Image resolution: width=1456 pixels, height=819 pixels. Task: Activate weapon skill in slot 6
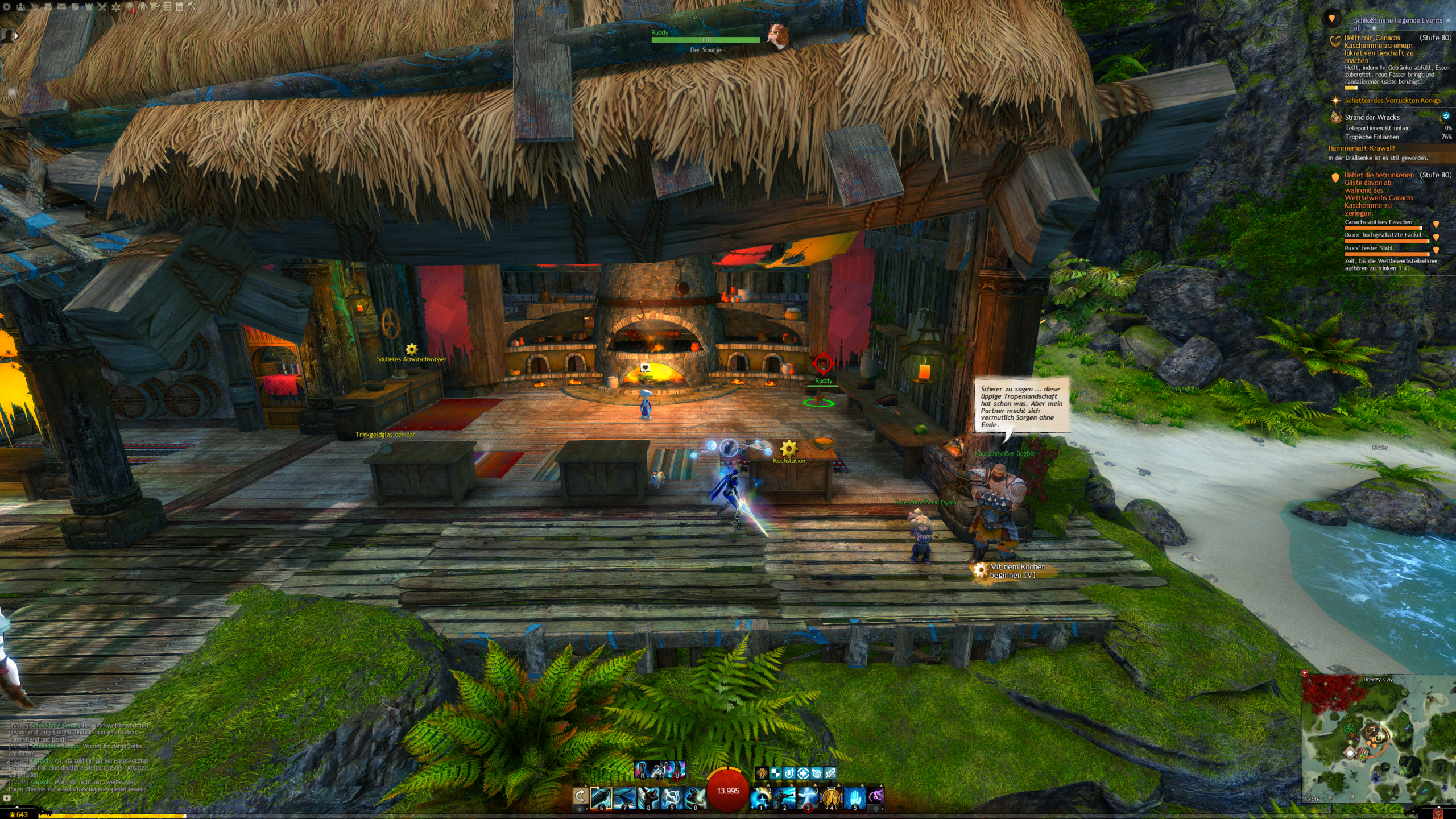coord(601,797)
